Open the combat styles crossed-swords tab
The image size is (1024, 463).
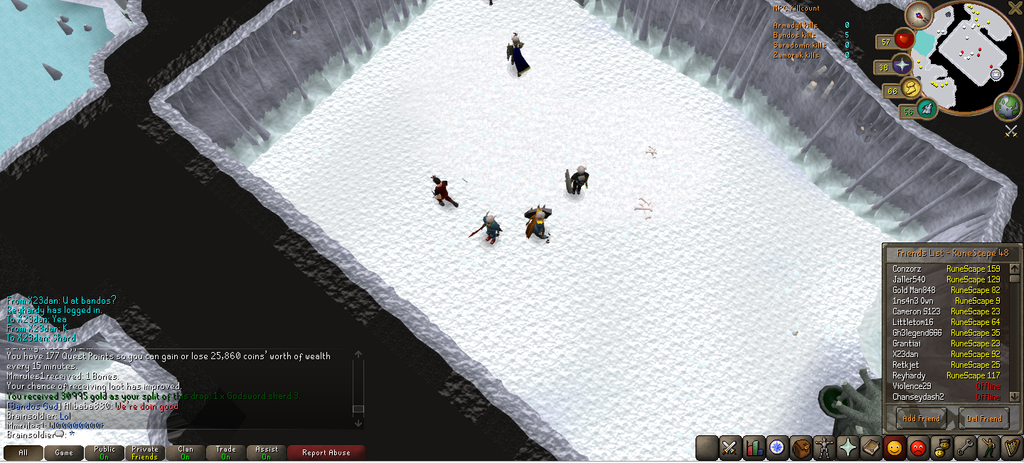(x=731, y=447)
